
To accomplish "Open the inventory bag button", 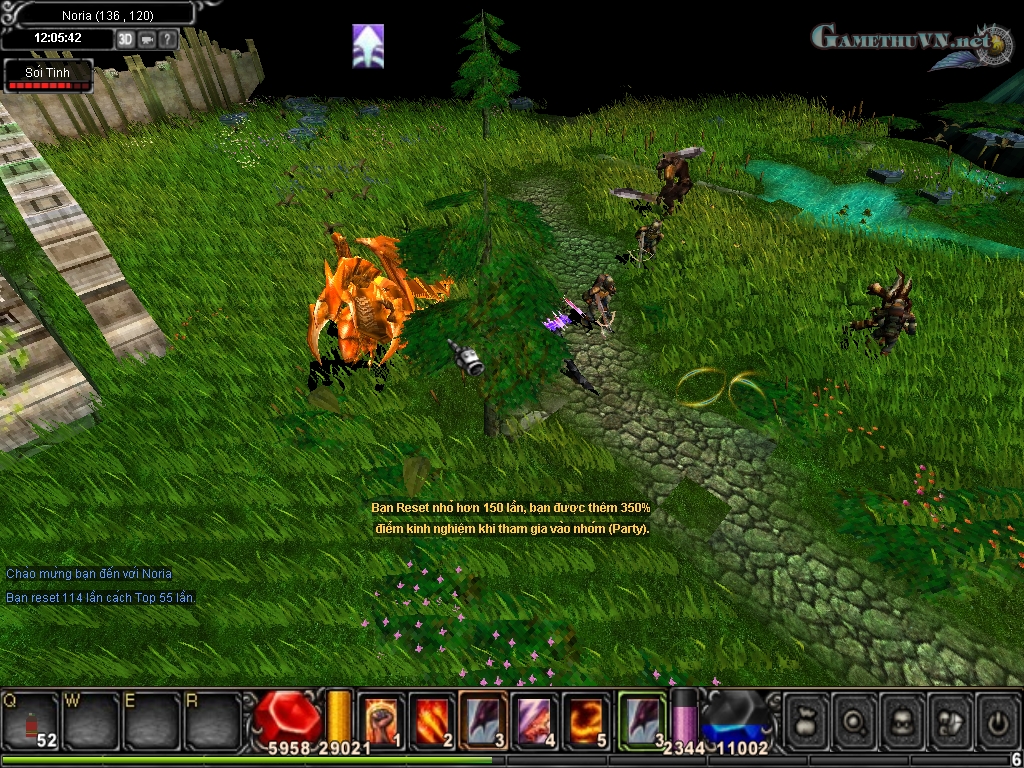I will click(808, 720).
